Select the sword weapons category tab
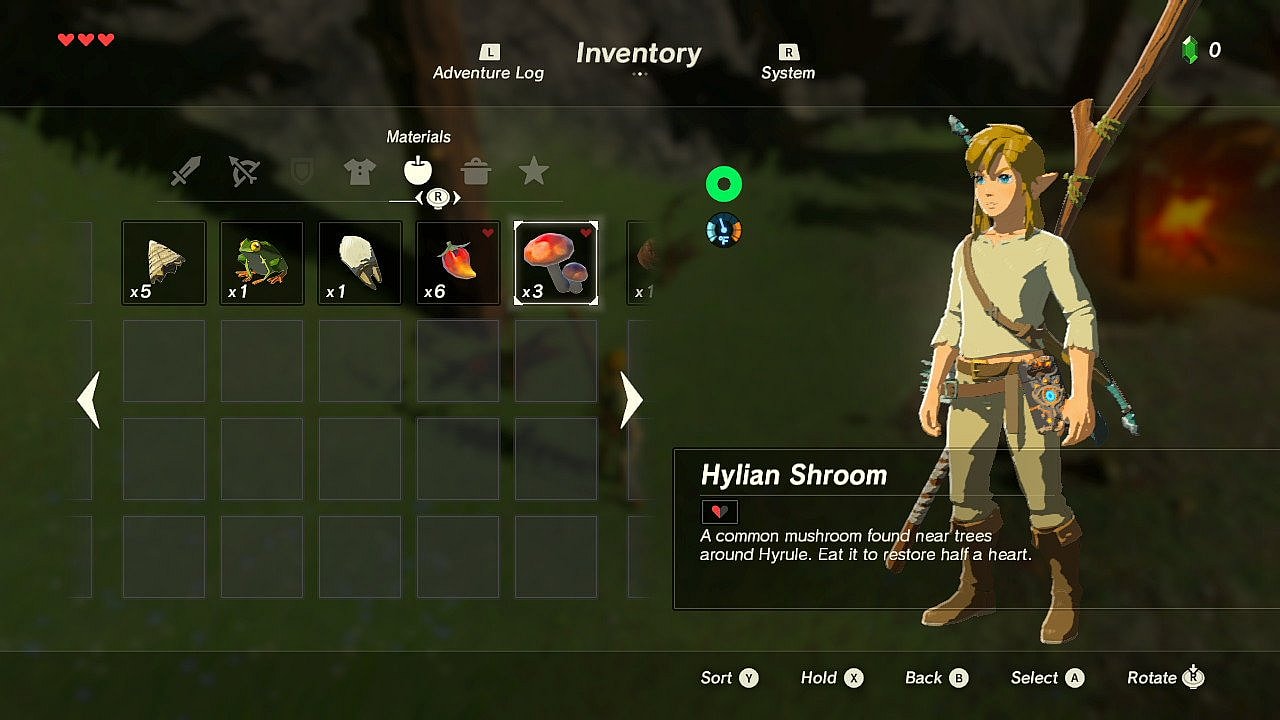This screenshot has width=1280, height=720. coord(185,172)
